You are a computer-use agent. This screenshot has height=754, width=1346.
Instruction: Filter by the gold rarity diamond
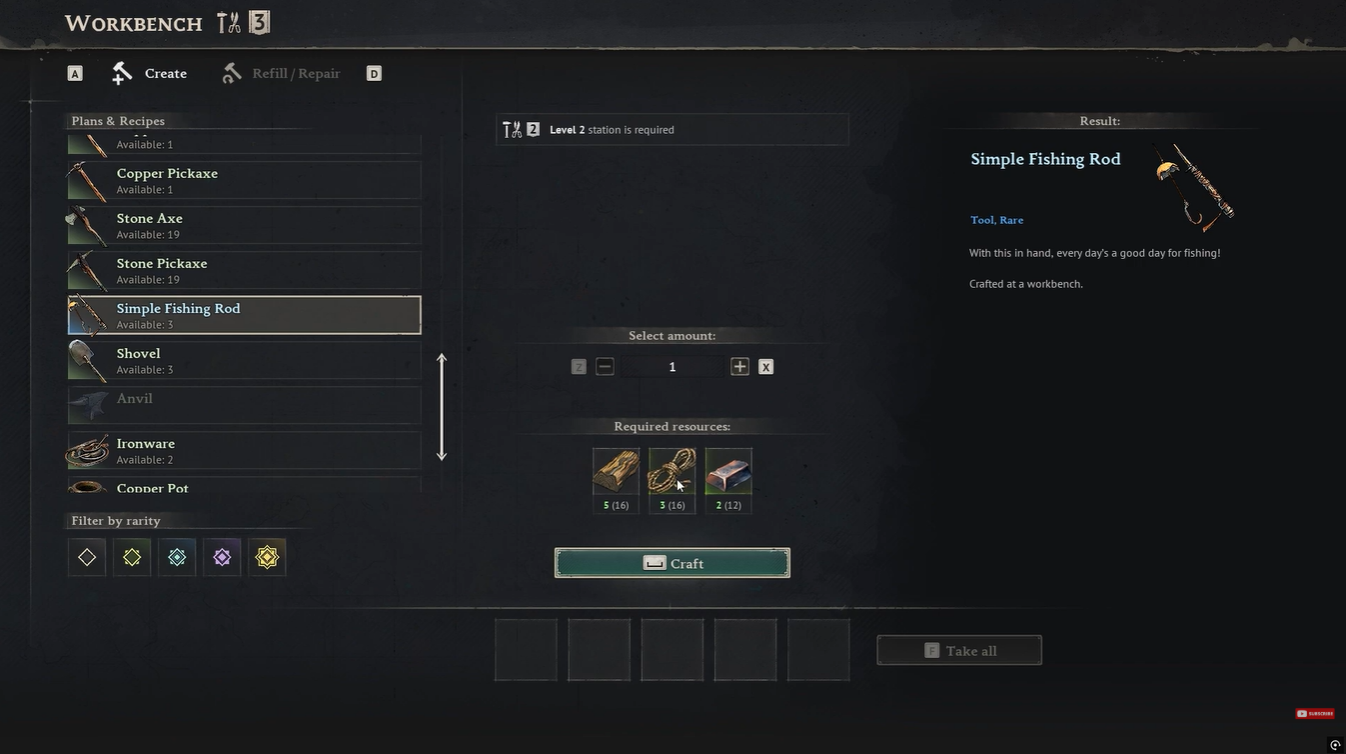267,557
